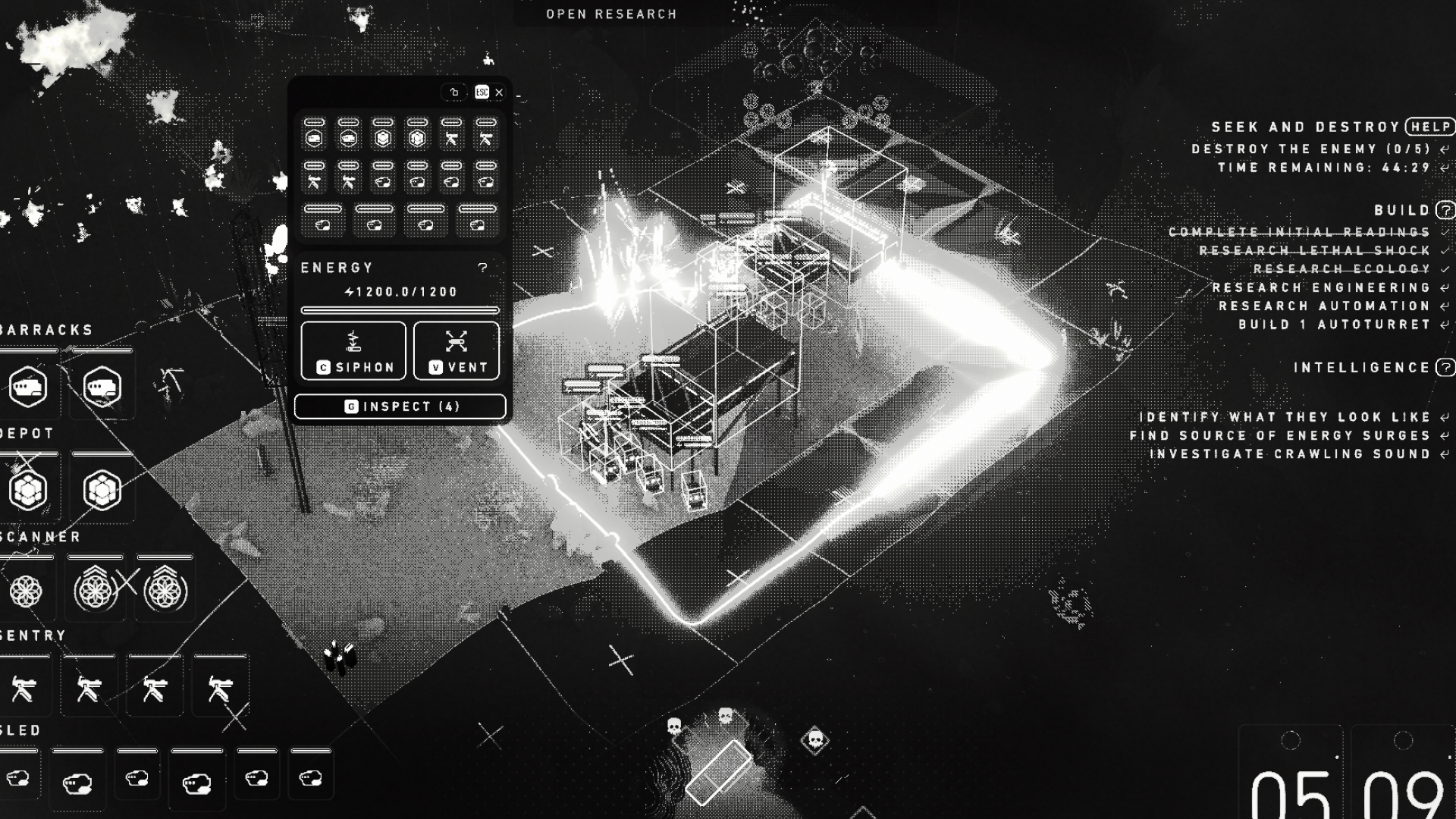This screenshot has height=819, width=1456.
Task: Select the scanner unit icon without chevrons
Action: coord(26,591)
